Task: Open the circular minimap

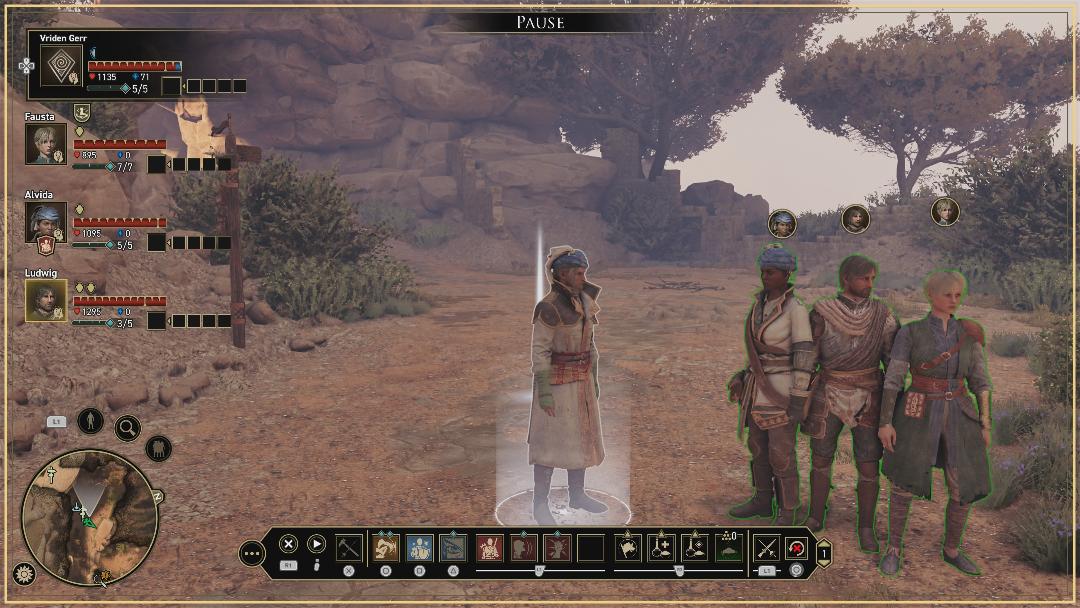Action: pos(89,516)
